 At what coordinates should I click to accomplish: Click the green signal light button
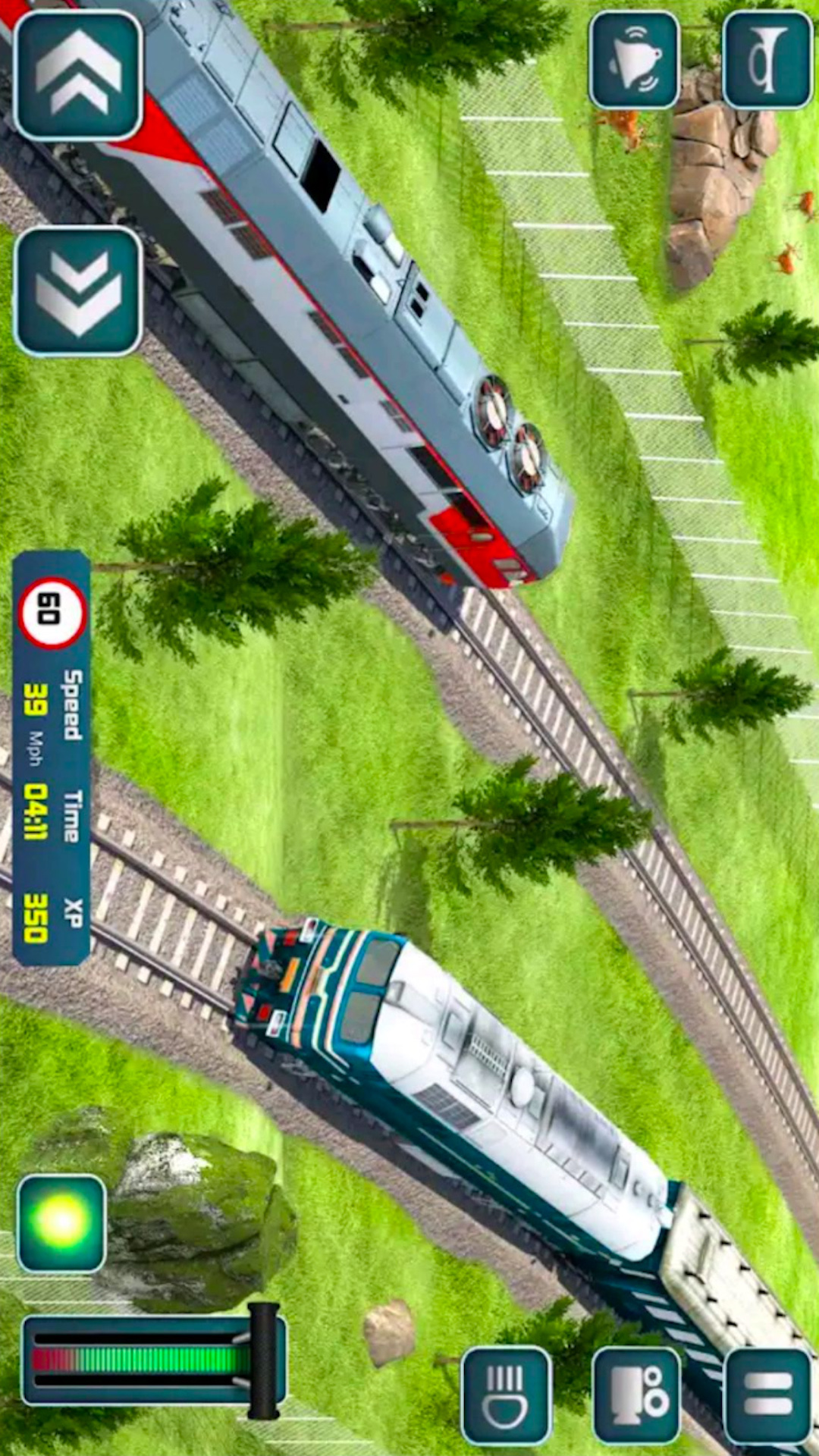click(x=61, y=1223)
